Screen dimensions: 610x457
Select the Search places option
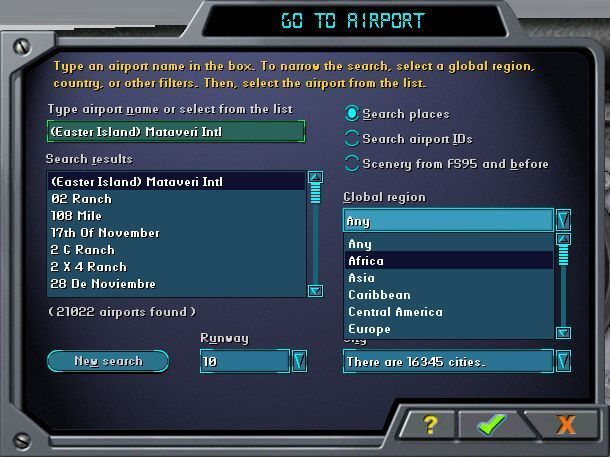[352, 114]
